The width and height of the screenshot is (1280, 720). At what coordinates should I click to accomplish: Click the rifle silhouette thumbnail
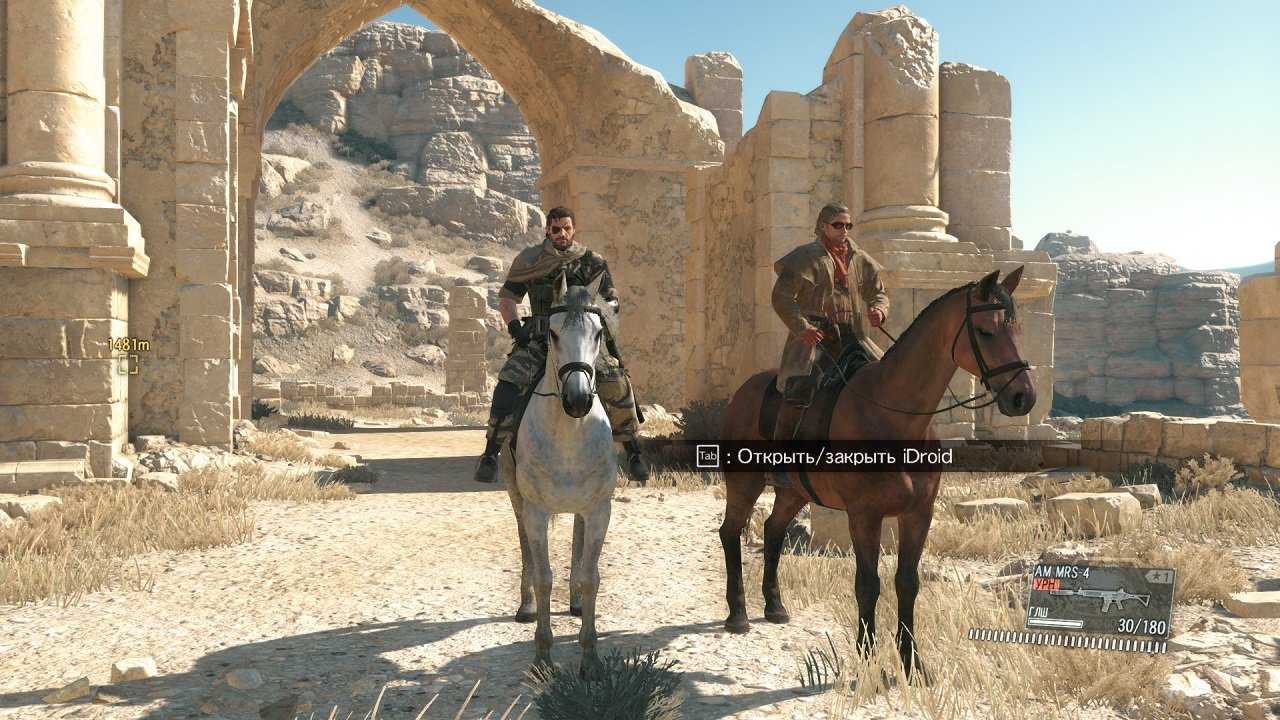1100,596
